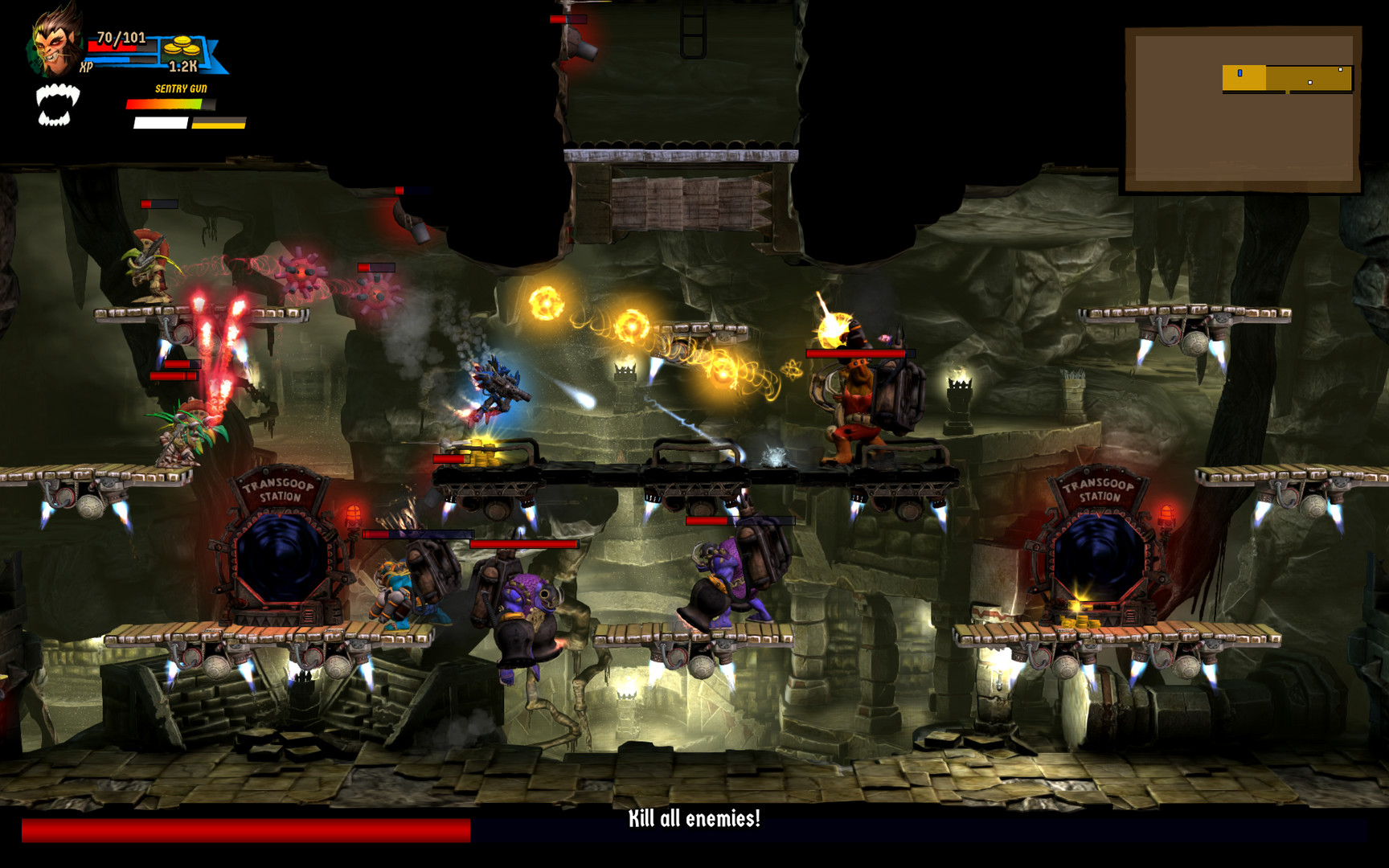Image resolution: width=1389 pixels, height=868 pixels.
Task: Click the SENTRY GUN label text
Action: pyautogui.click(x=179, y=87)
